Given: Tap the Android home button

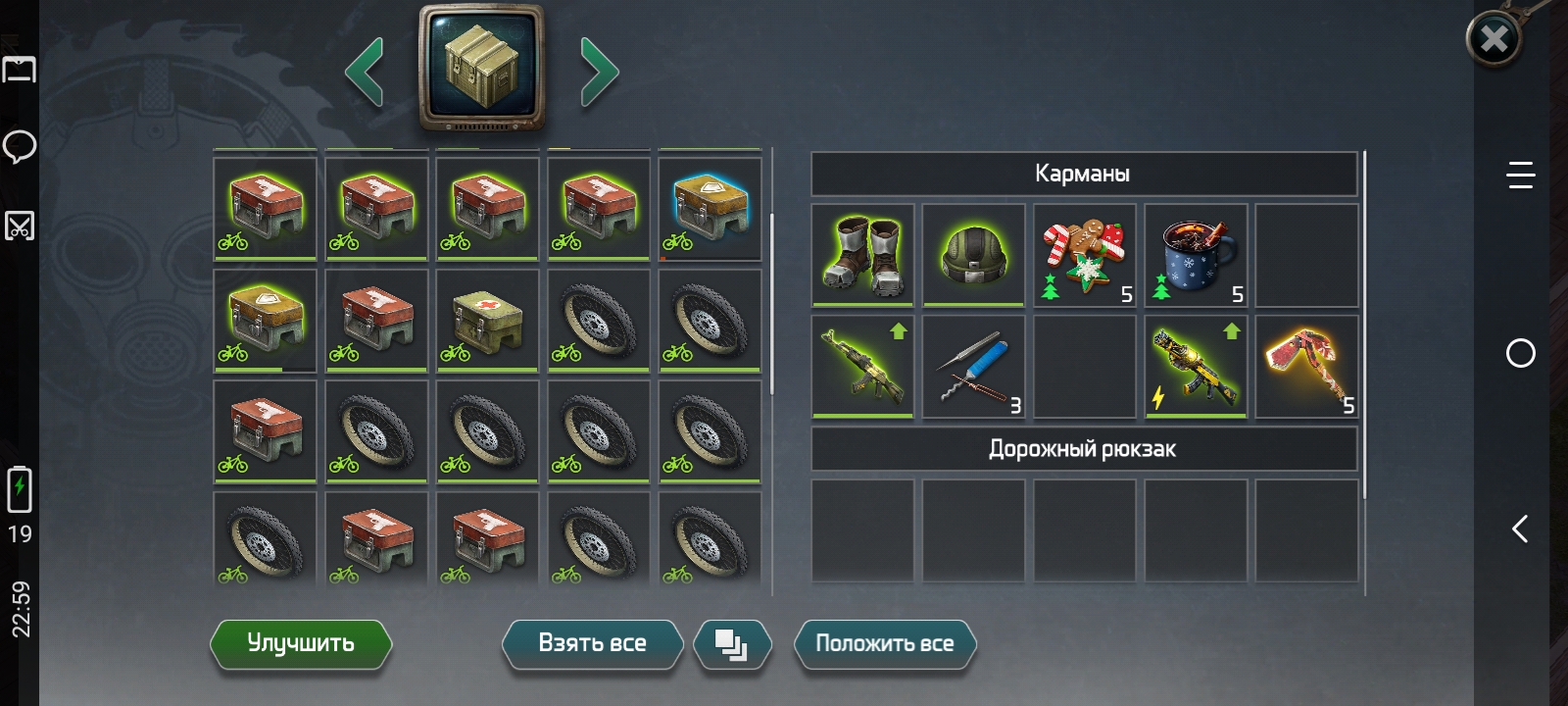Looking at the screenshot, I should (x=1520, y=353).
